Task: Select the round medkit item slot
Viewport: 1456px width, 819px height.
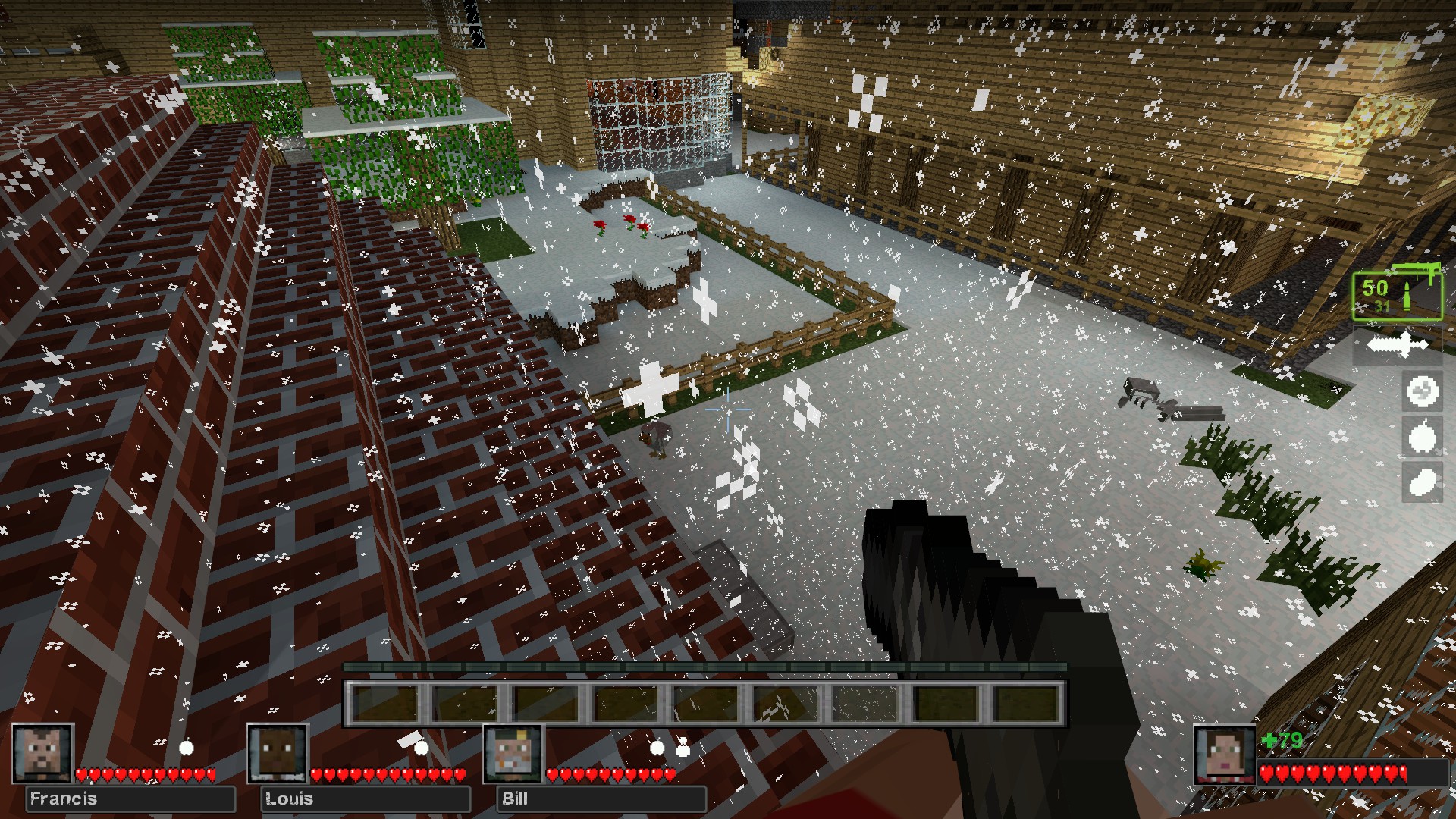Action: 1422,392
